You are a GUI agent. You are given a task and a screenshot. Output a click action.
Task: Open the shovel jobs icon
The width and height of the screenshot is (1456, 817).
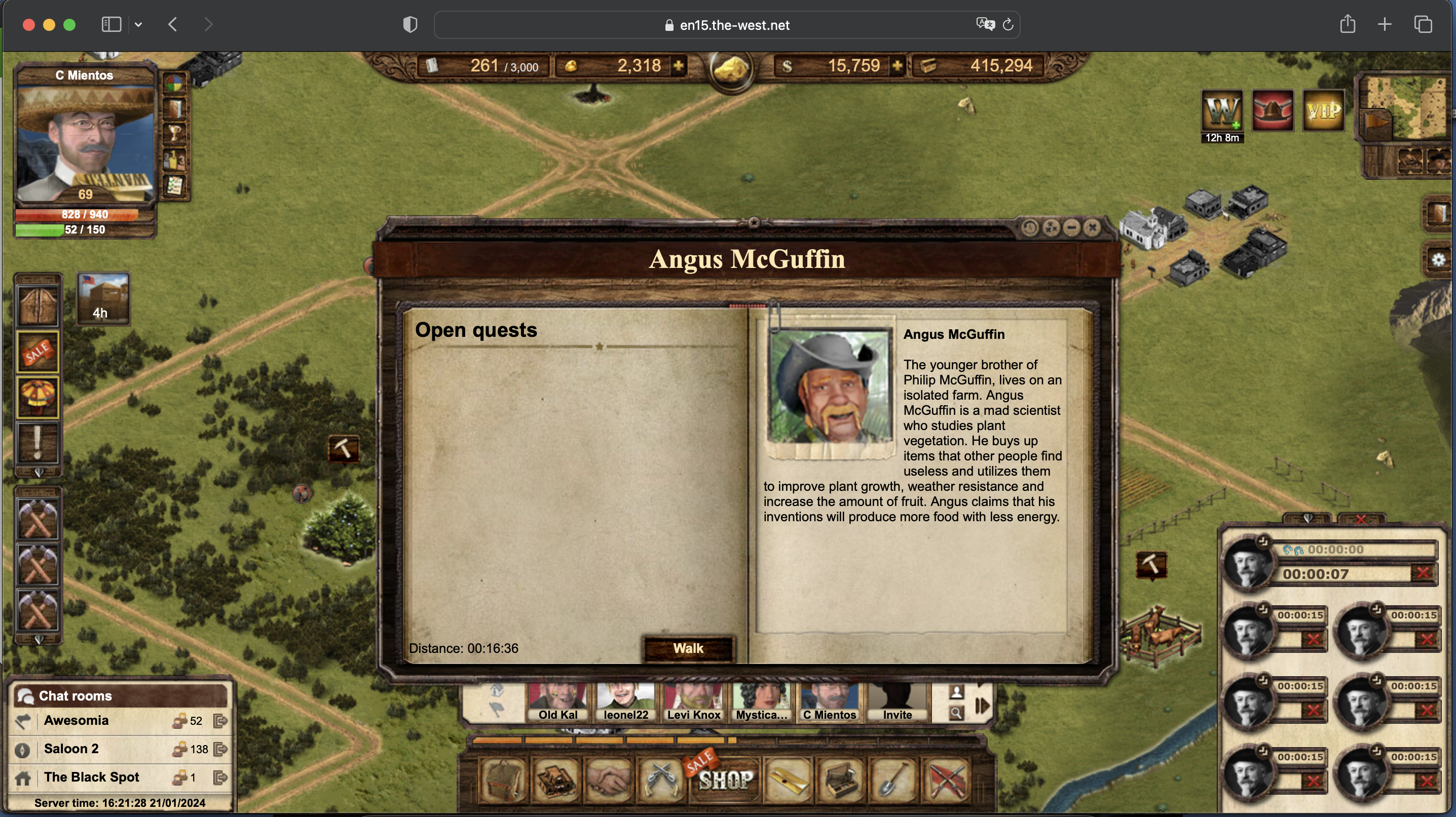(x=893, y=780)
